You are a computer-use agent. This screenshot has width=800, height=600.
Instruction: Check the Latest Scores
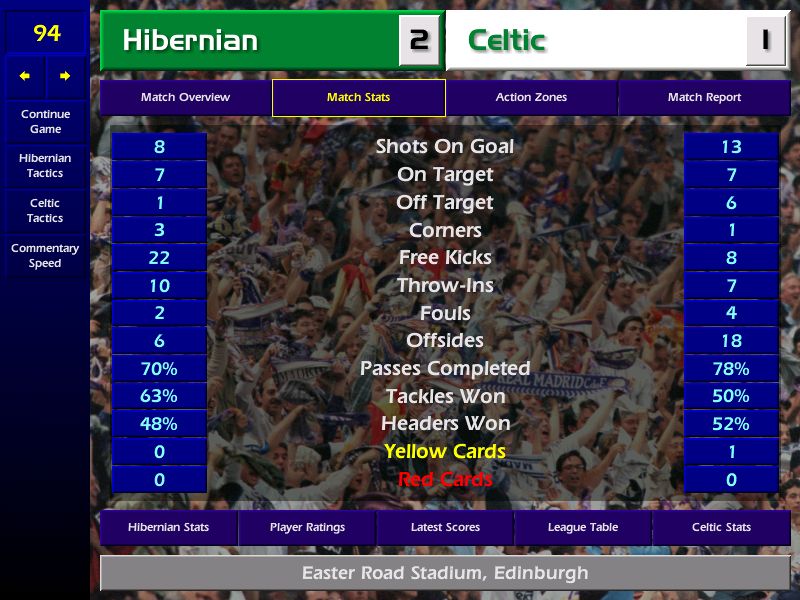(x=445, y=527)
